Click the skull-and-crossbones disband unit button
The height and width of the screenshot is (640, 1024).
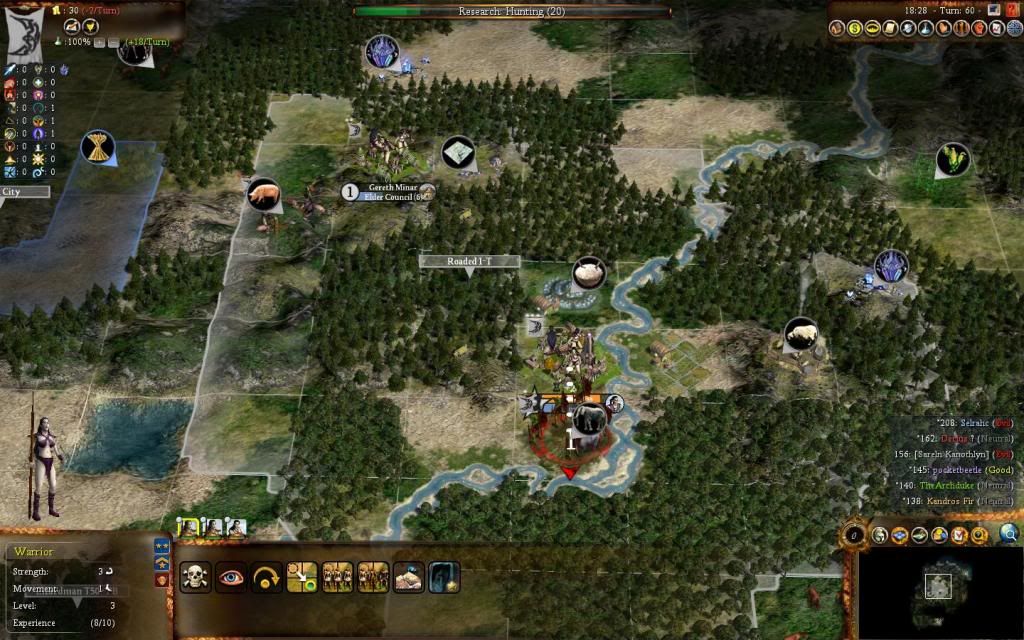pos(196,577)
